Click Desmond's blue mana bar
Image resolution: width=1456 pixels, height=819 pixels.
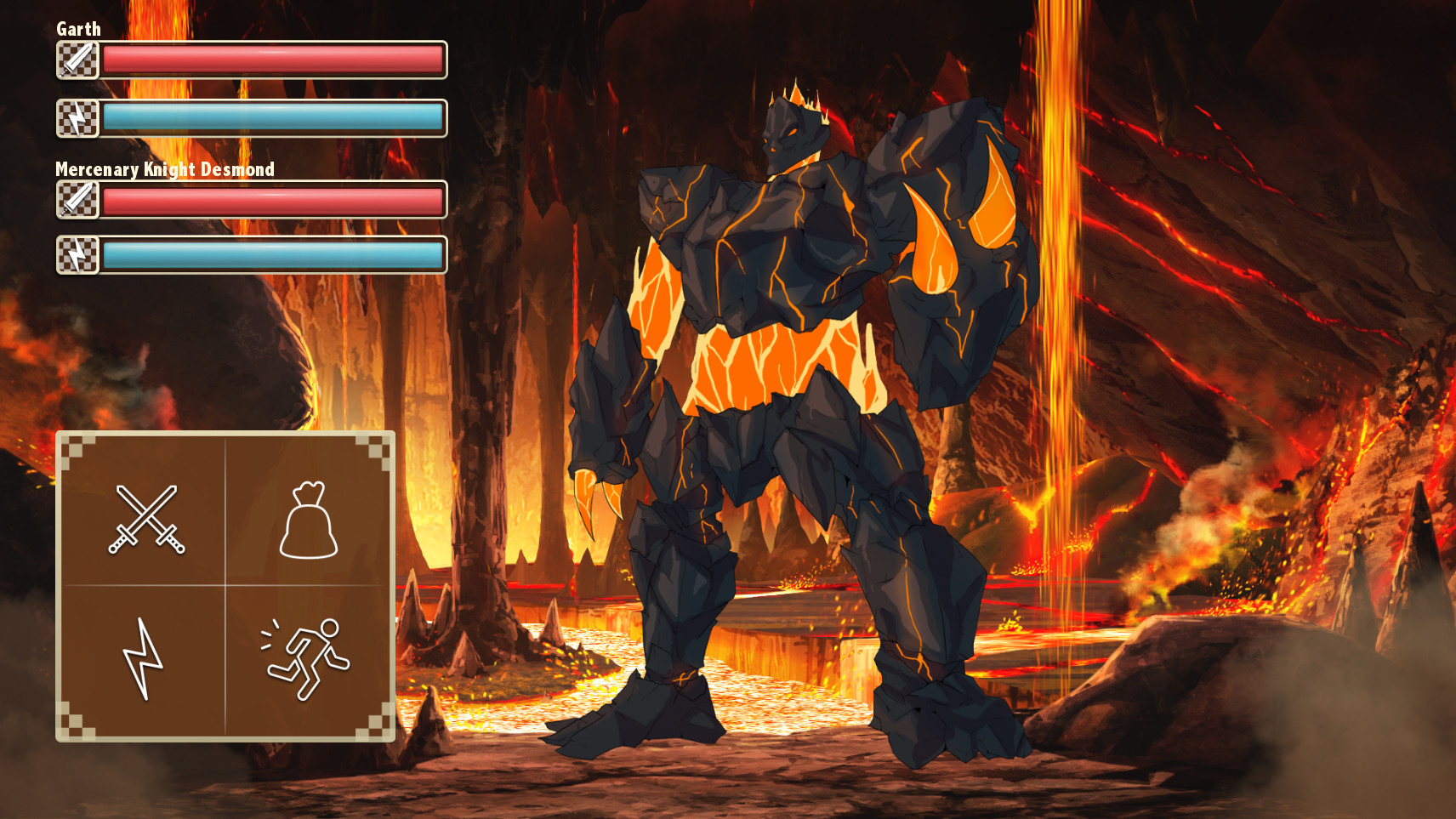click(272, 255)
